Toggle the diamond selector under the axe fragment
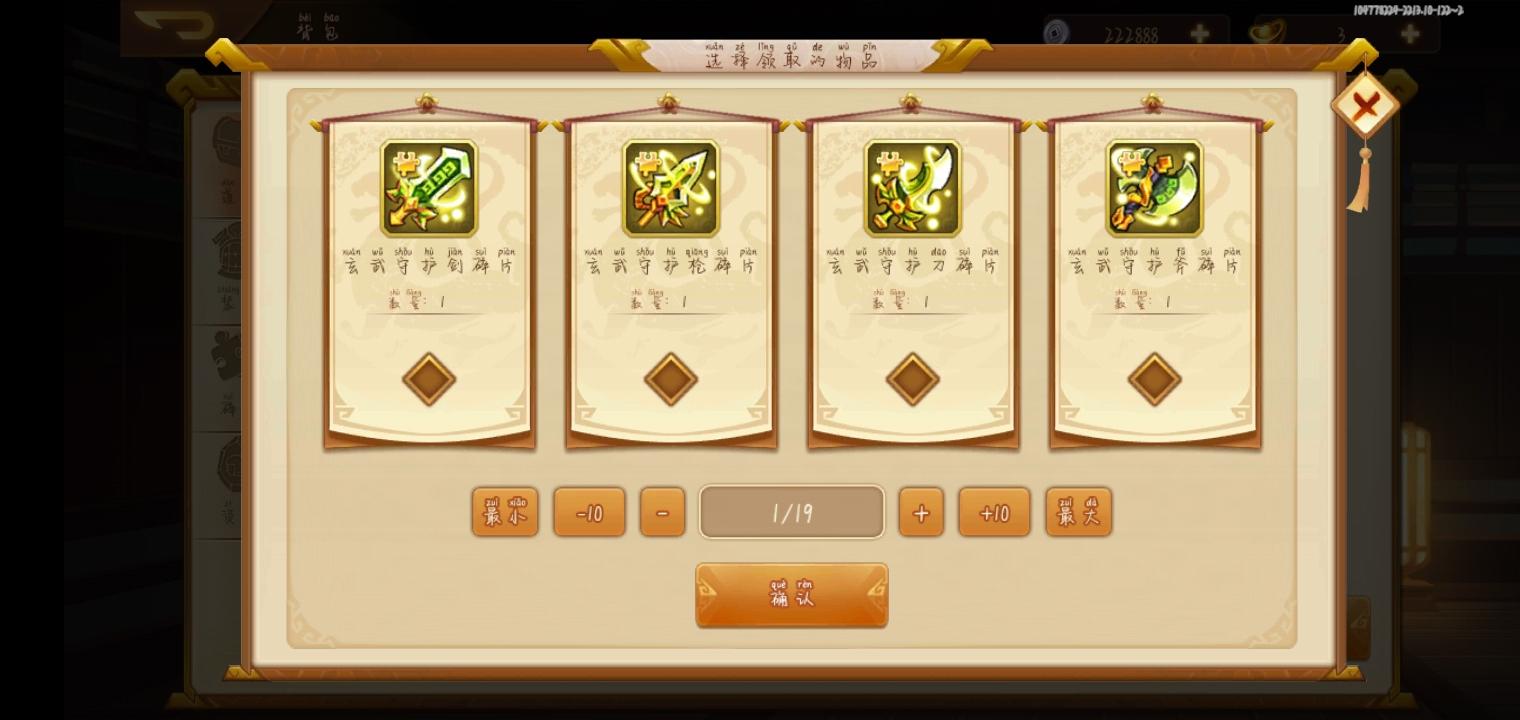1520x720 pixels. click(1155, 380)
